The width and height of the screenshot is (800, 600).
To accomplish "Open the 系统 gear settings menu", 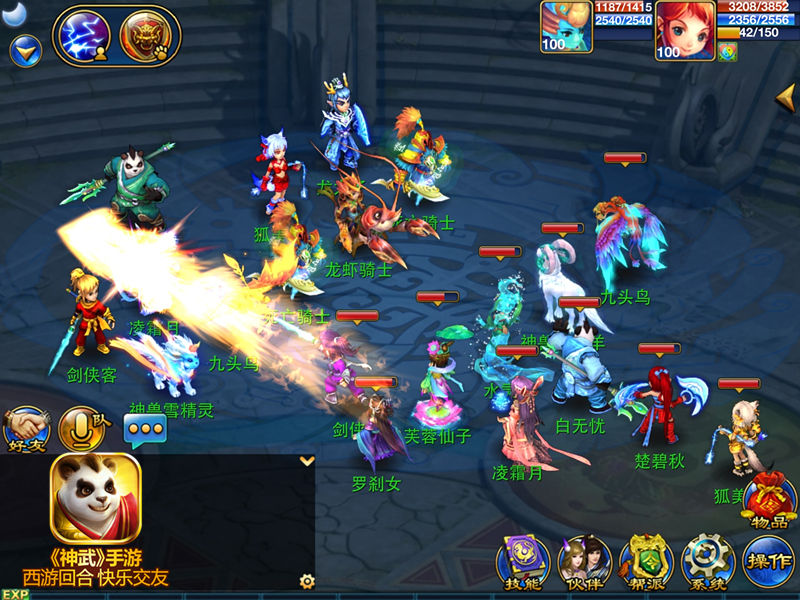I will pyautogui.click(x=707, y=561).
